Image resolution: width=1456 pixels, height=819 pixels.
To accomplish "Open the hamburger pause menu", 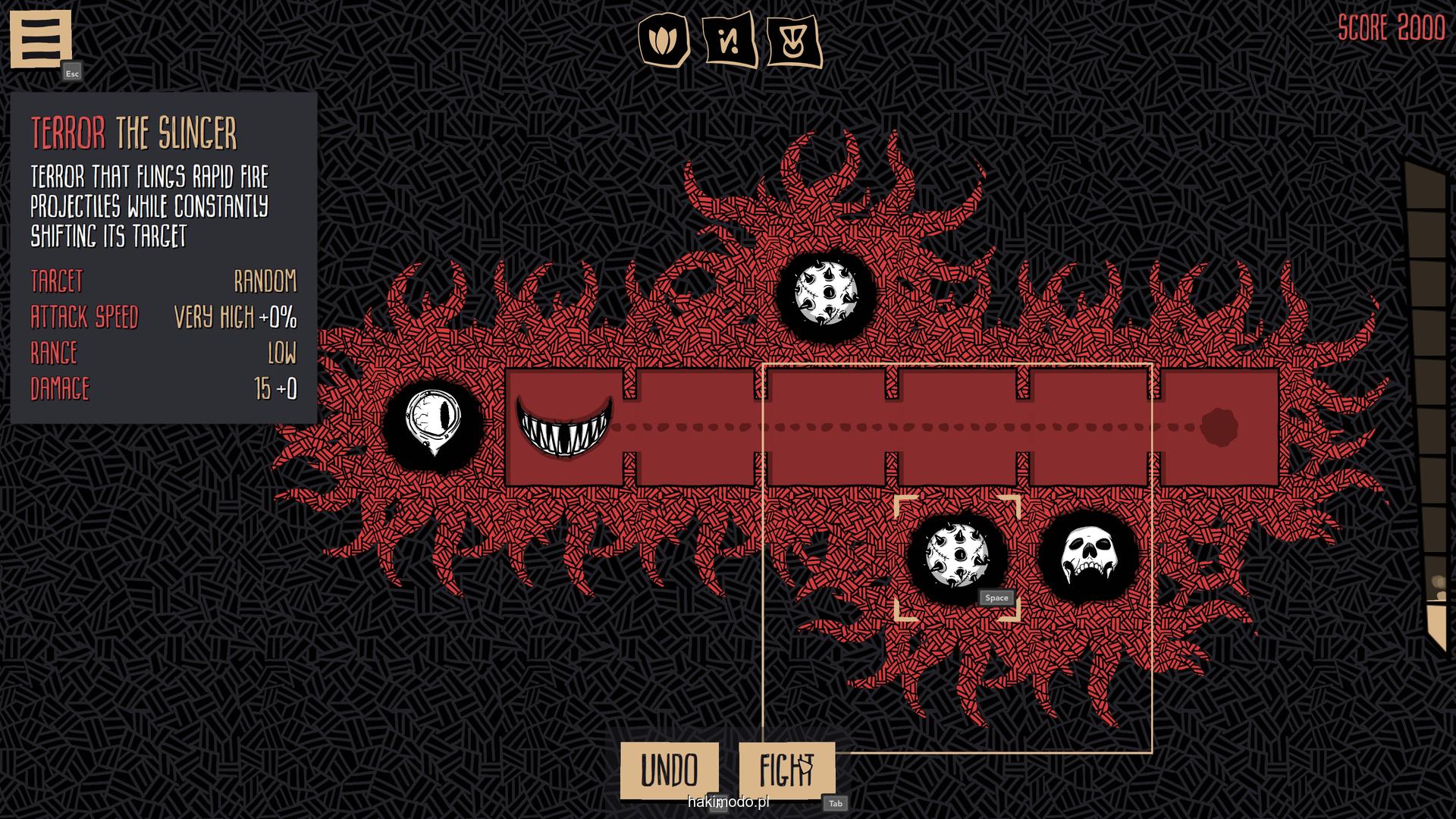I will click(x=40, y=38).
